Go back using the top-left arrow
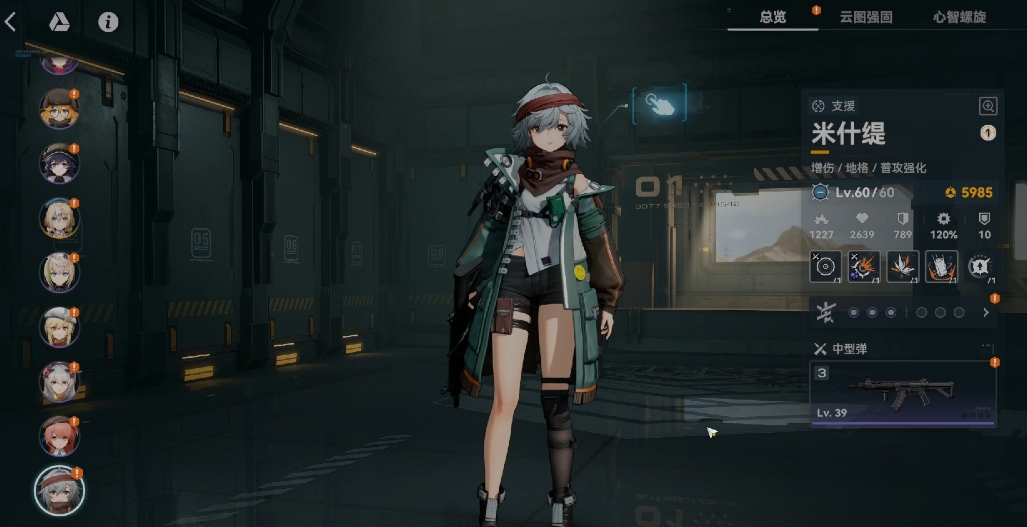Viewport: 1027px width, 527px height. click(11, 21)
